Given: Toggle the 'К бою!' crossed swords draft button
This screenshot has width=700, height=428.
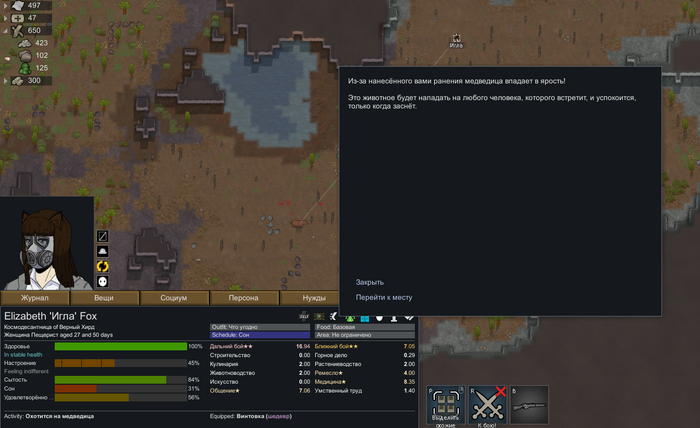Looking at the screenshot, I should coord(485,405).
